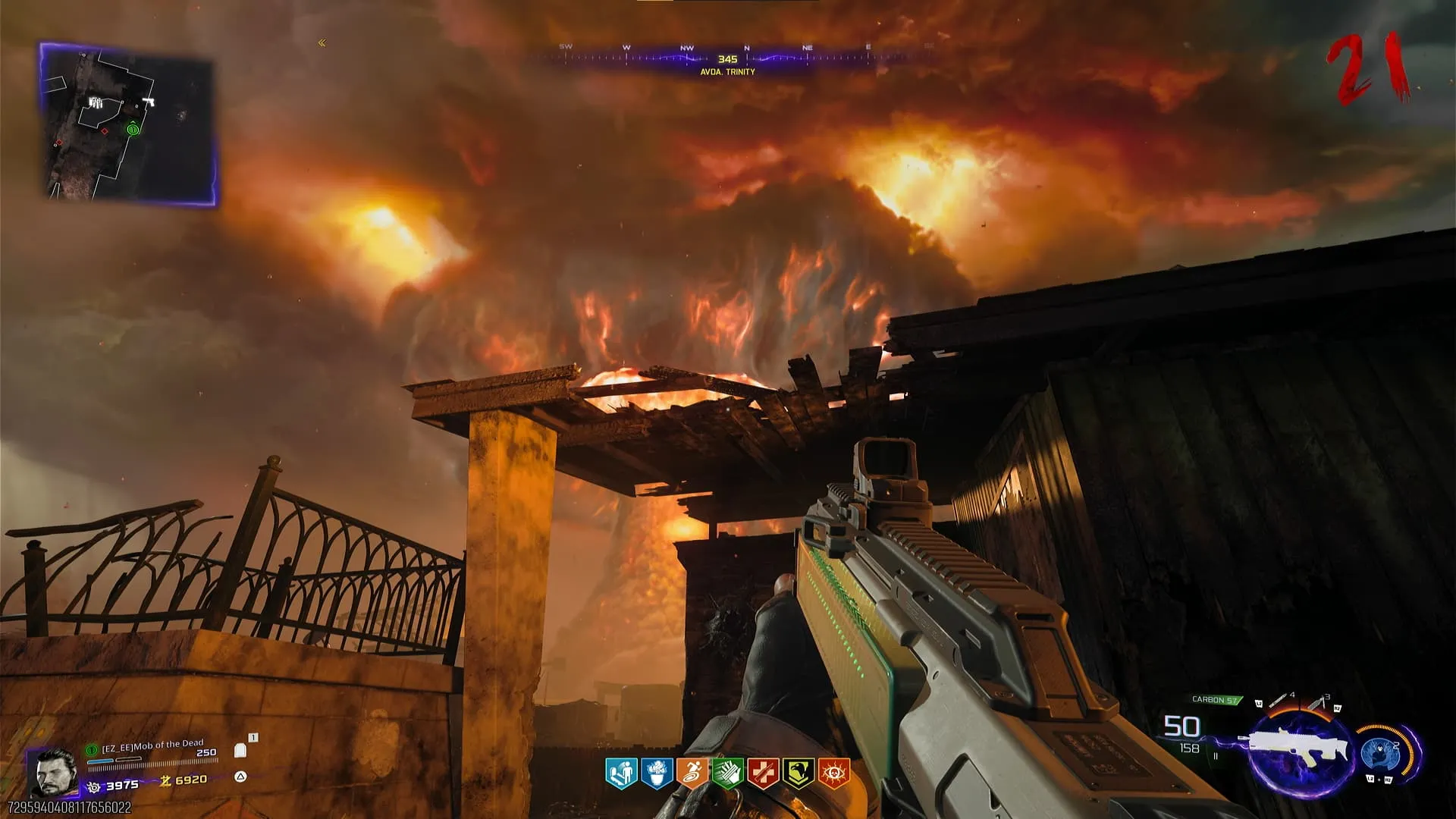Click the orange skull eye perk icon

point(833,773)
